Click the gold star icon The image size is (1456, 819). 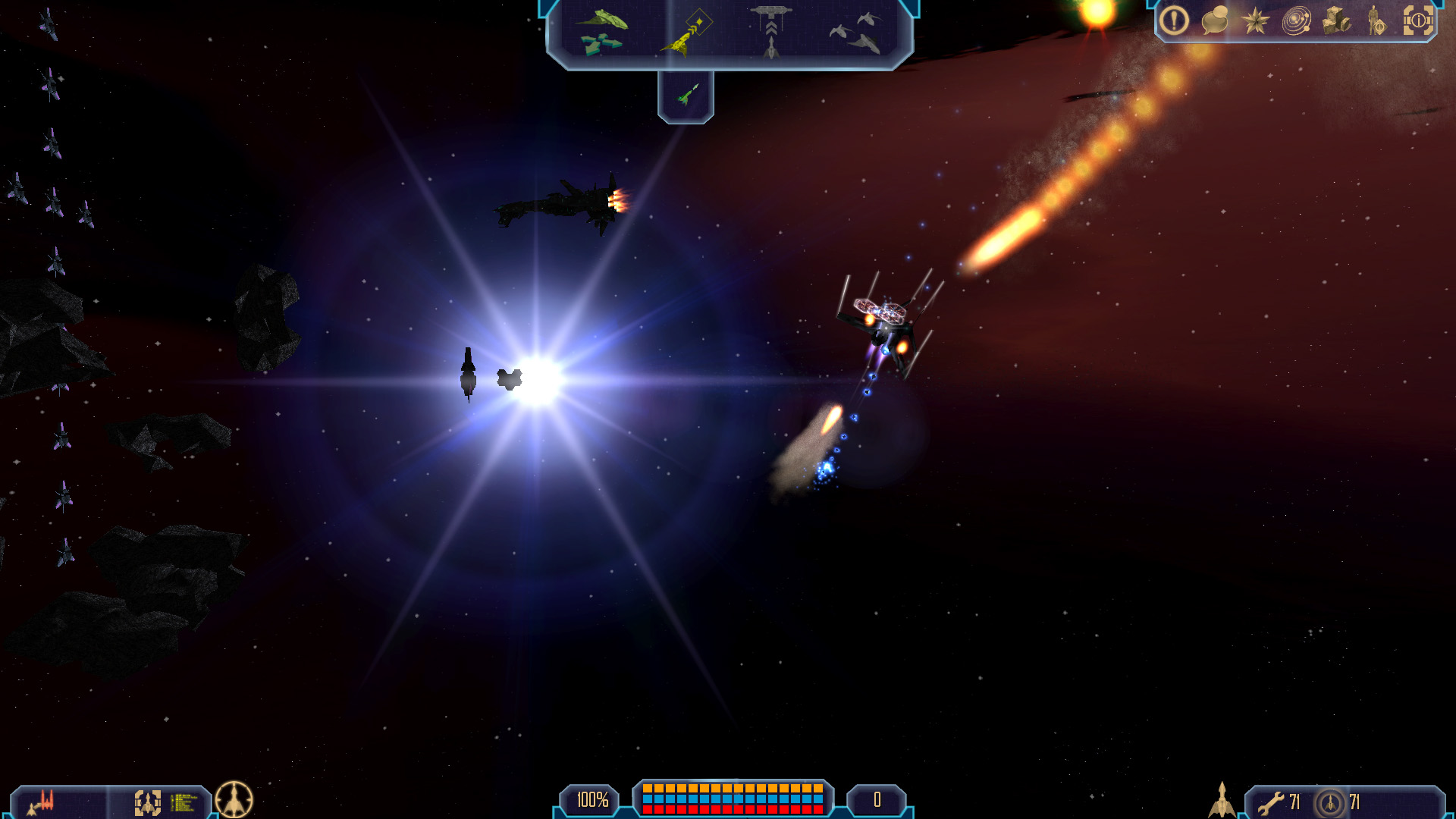coord(1255,20)
